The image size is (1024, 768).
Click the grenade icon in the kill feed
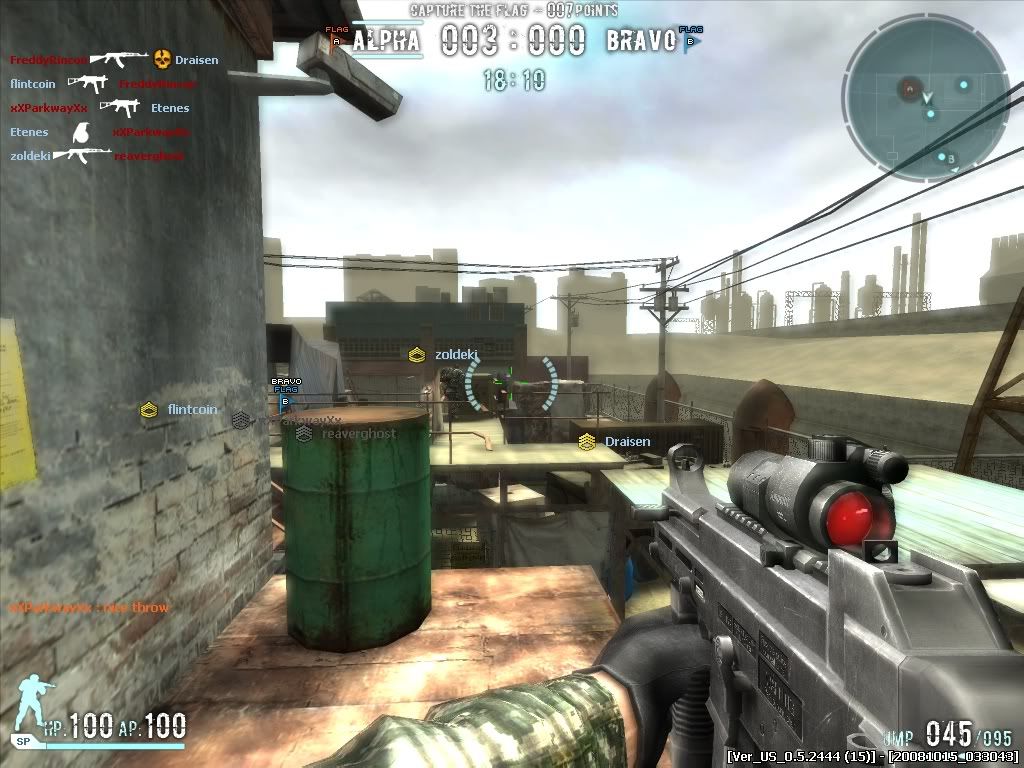(x=82, y=132)
